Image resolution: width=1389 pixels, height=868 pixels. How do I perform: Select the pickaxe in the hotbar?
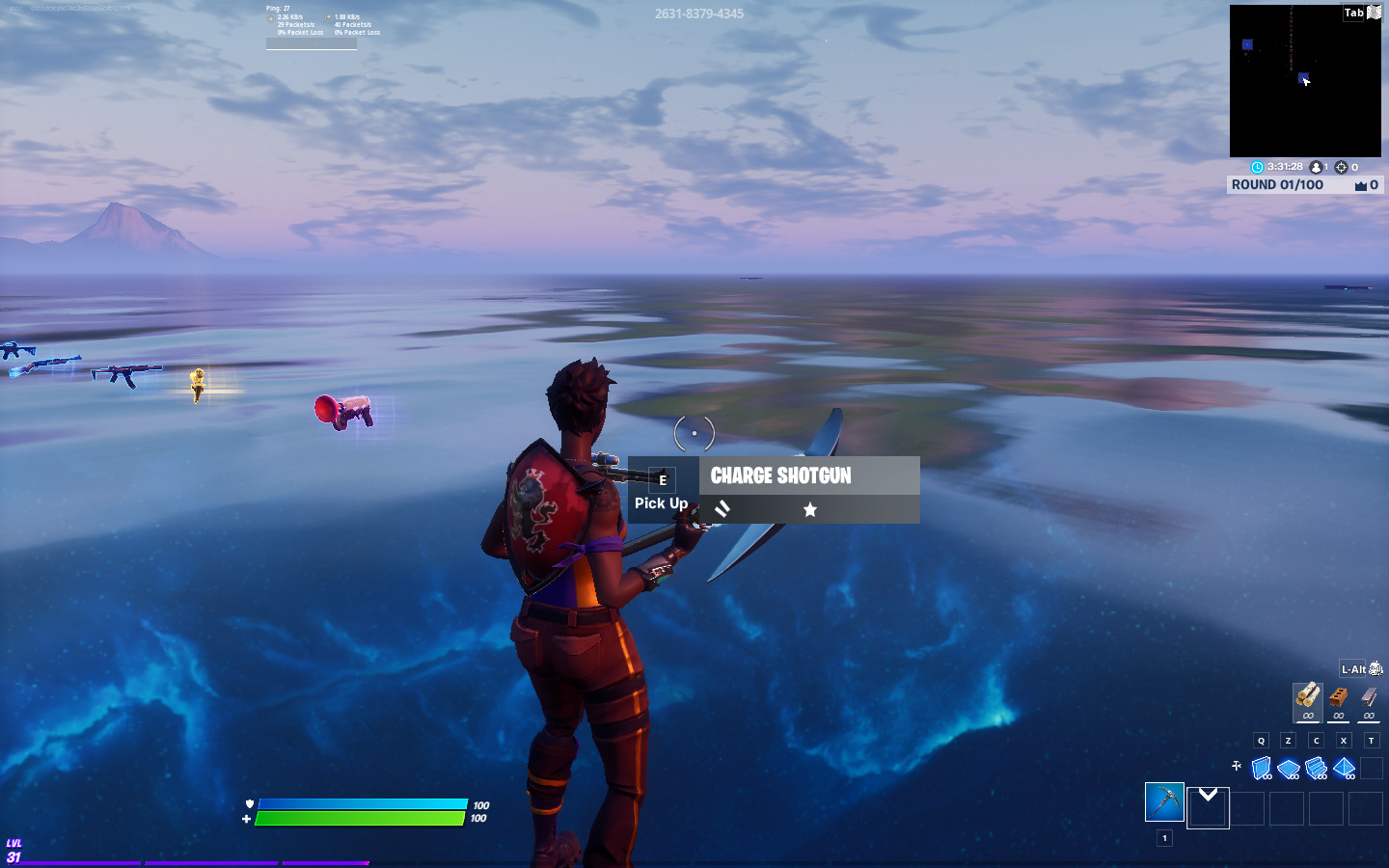point(1165,801)
